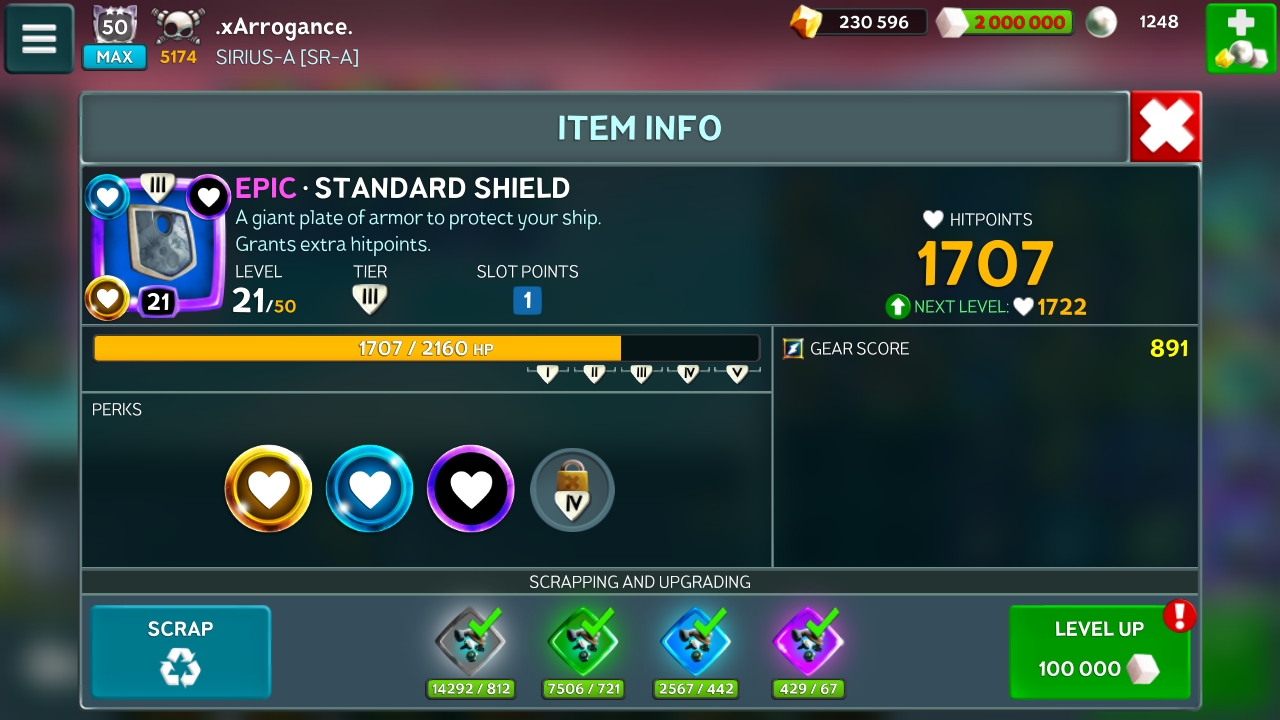This screenshot has width=1280, height=720.
Task: Tap the locked tier IV perk slot
Action: coord(572,490)
